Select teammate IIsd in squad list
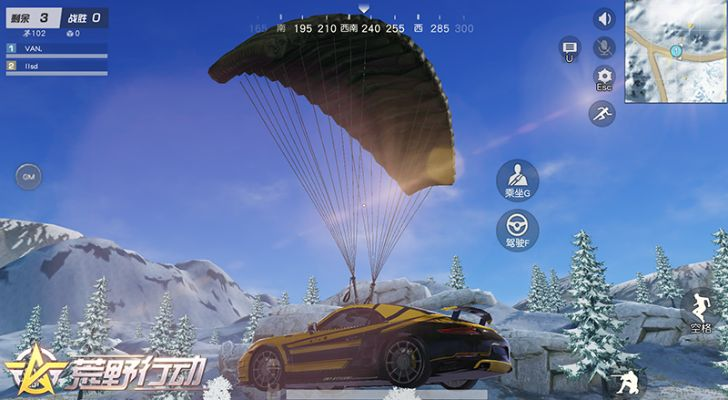This screenshot has width=728, height=400. point(56,66)
